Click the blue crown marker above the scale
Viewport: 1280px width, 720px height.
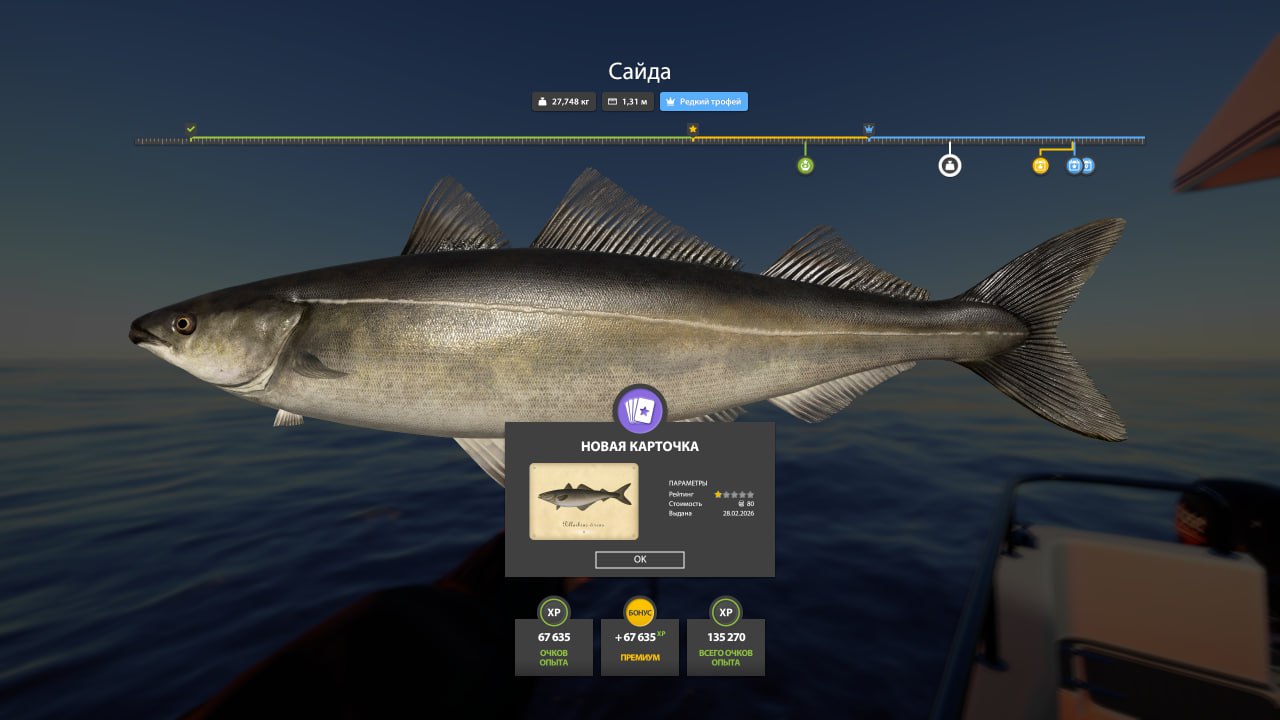(869, 130)
